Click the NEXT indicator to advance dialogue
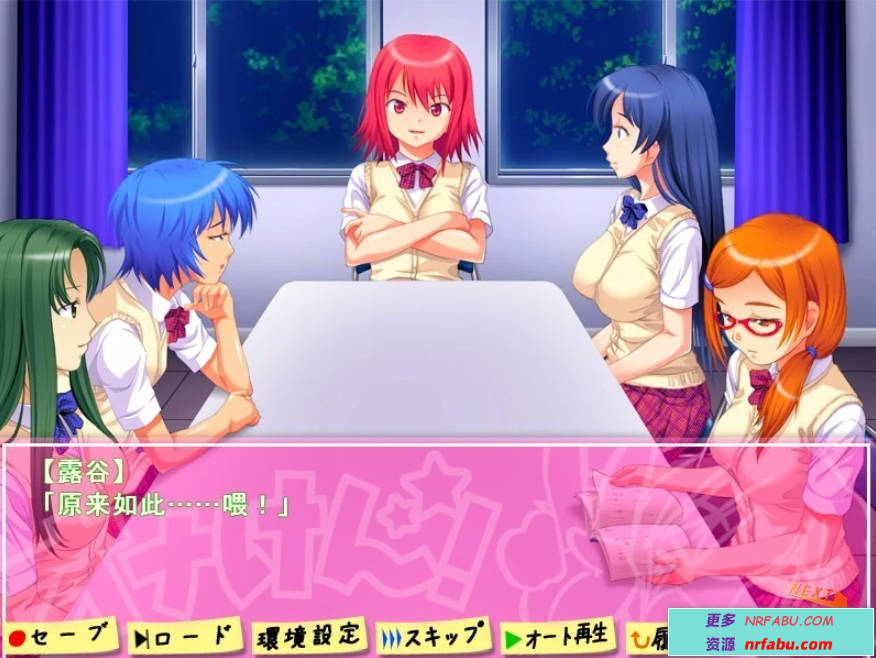Screen dimensions: 876x658 811,591
